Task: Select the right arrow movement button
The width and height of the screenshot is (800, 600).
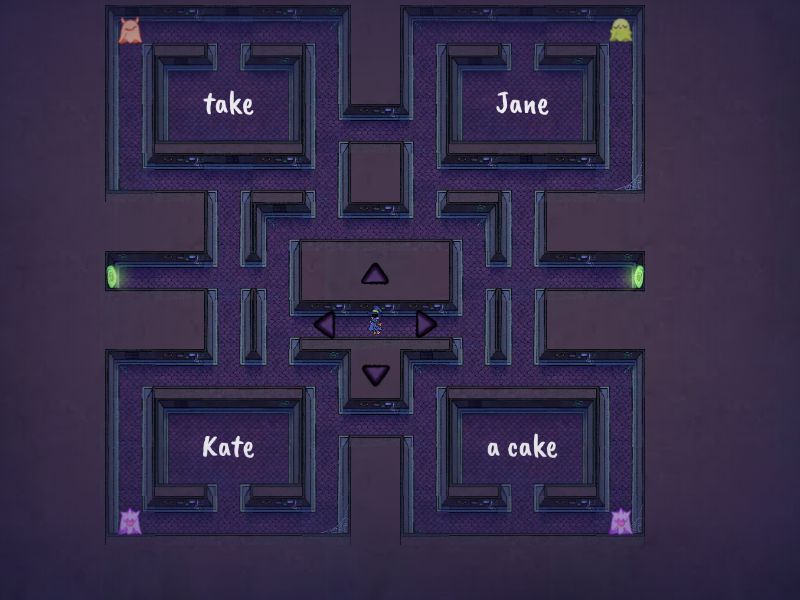Action: click(426, 324)
